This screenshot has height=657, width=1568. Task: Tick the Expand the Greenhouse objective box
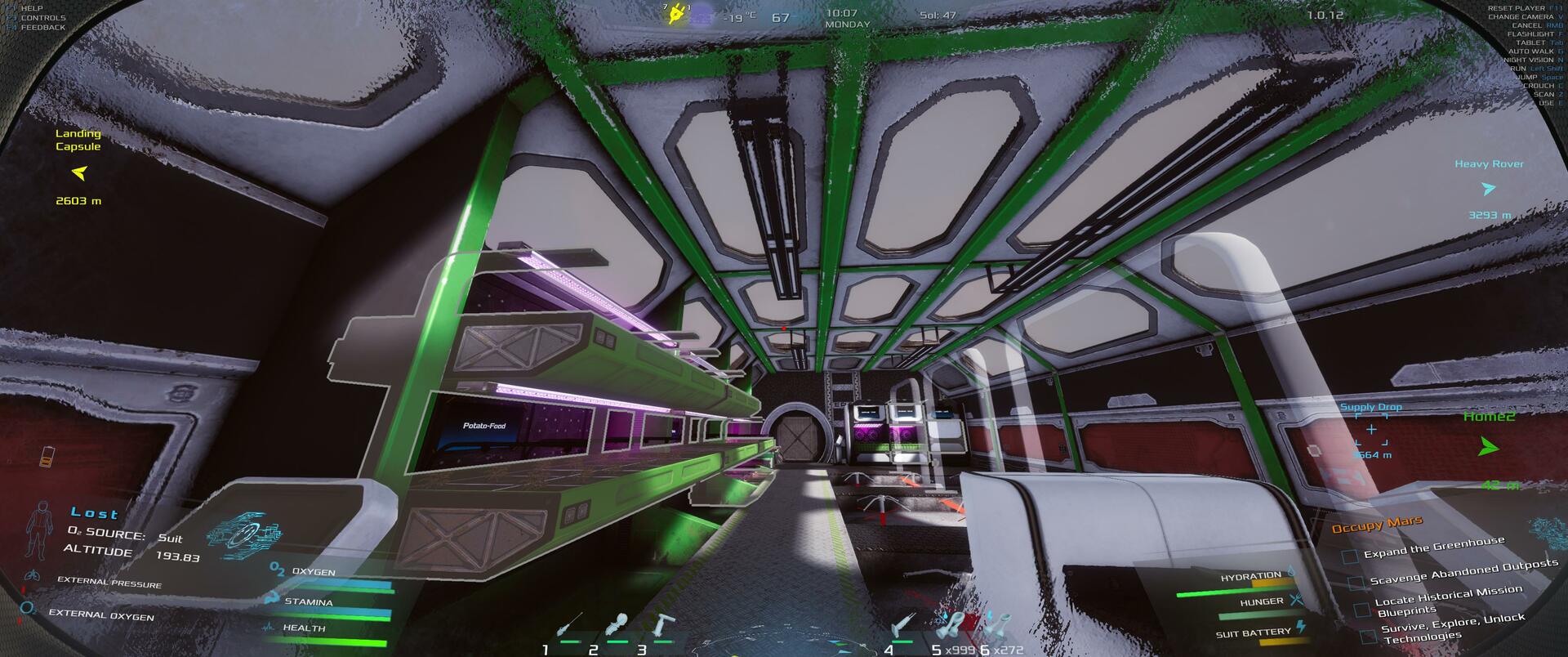coord(1351,556)
